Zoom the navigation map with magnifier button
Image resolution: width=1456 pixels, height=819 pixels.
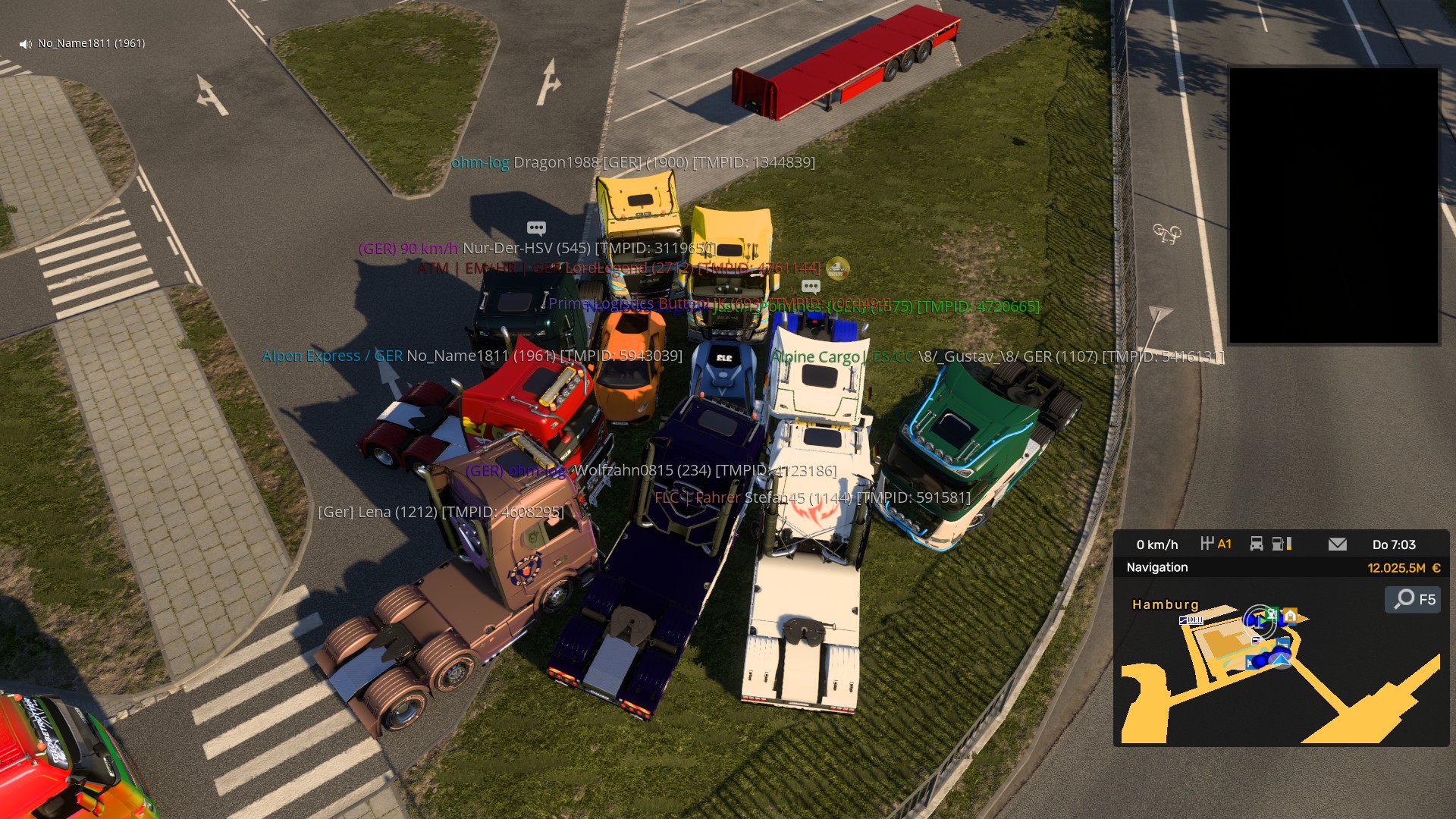[x=1413, y=599]
